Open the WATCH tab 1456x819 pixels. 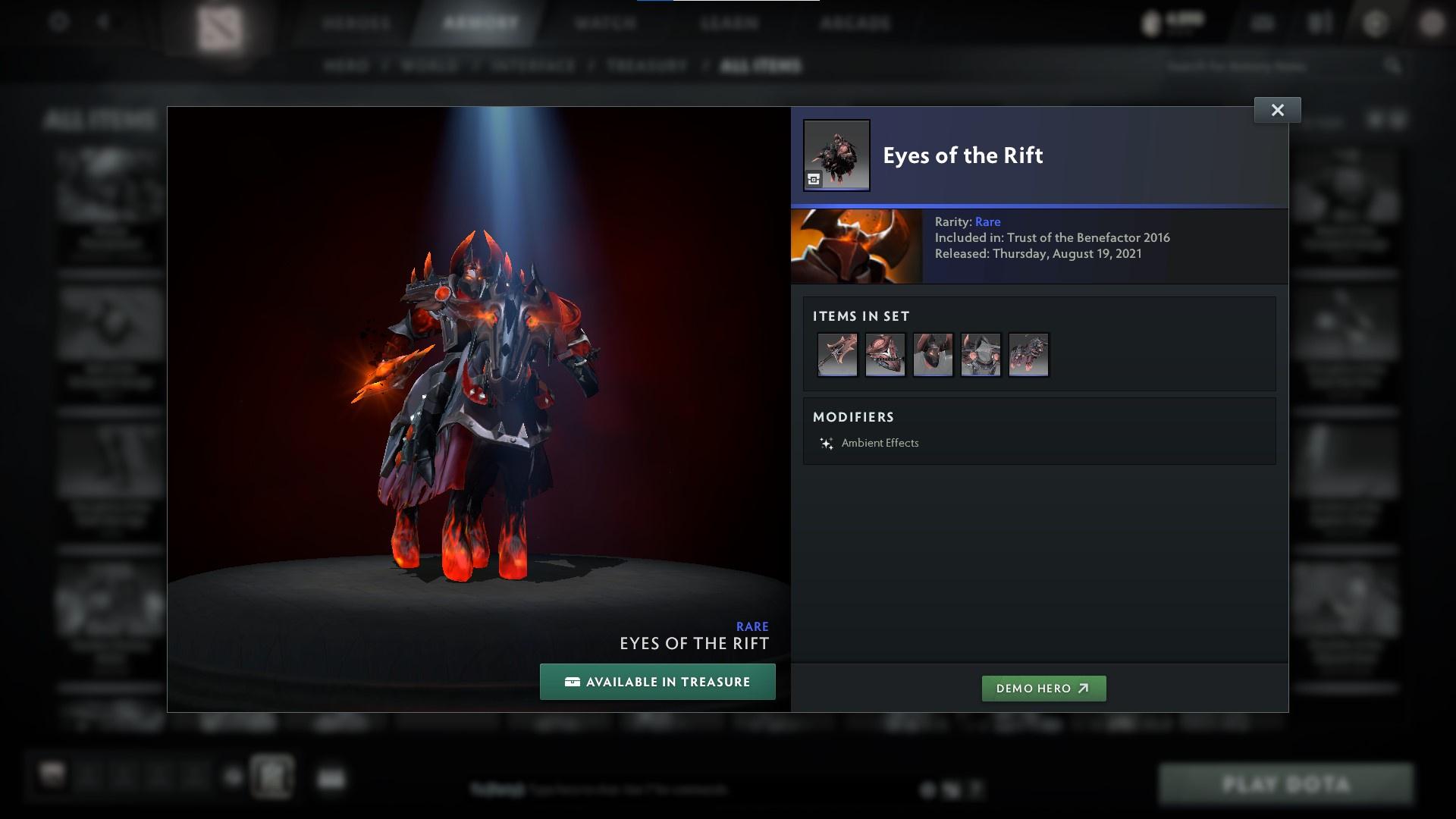603,23
